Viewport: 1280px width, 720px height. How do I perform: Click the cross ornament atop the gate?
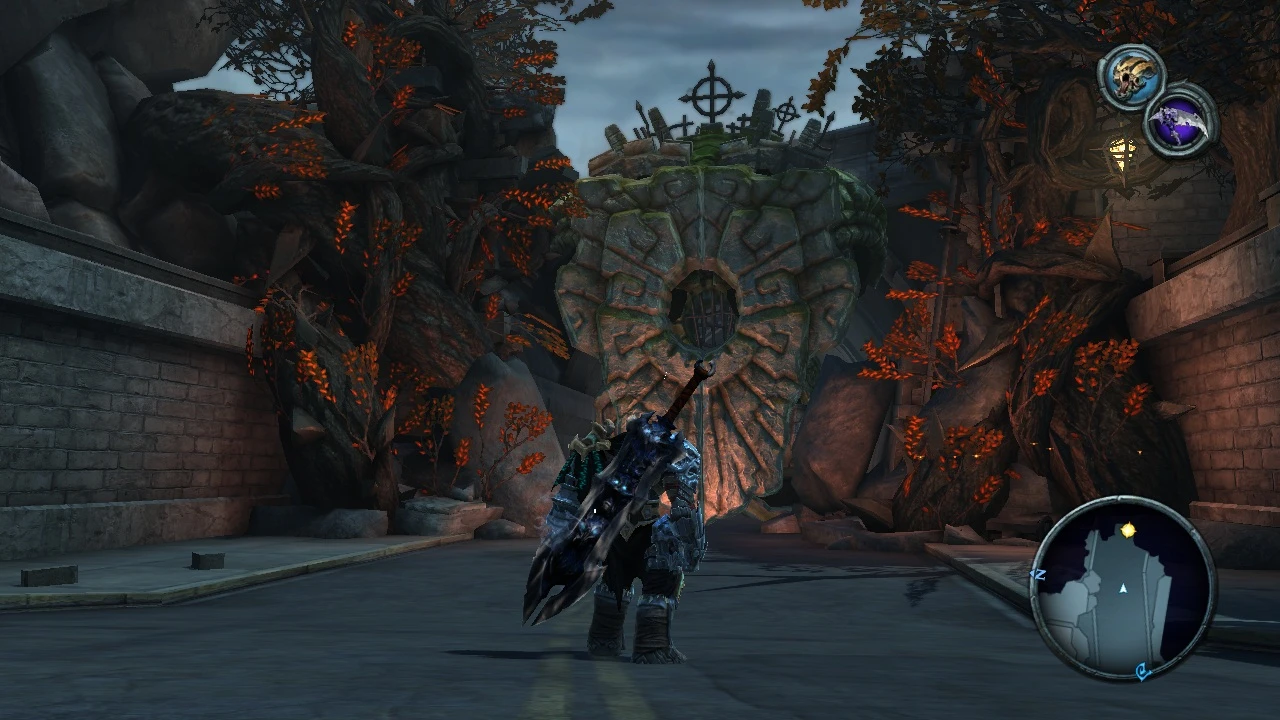710,95
